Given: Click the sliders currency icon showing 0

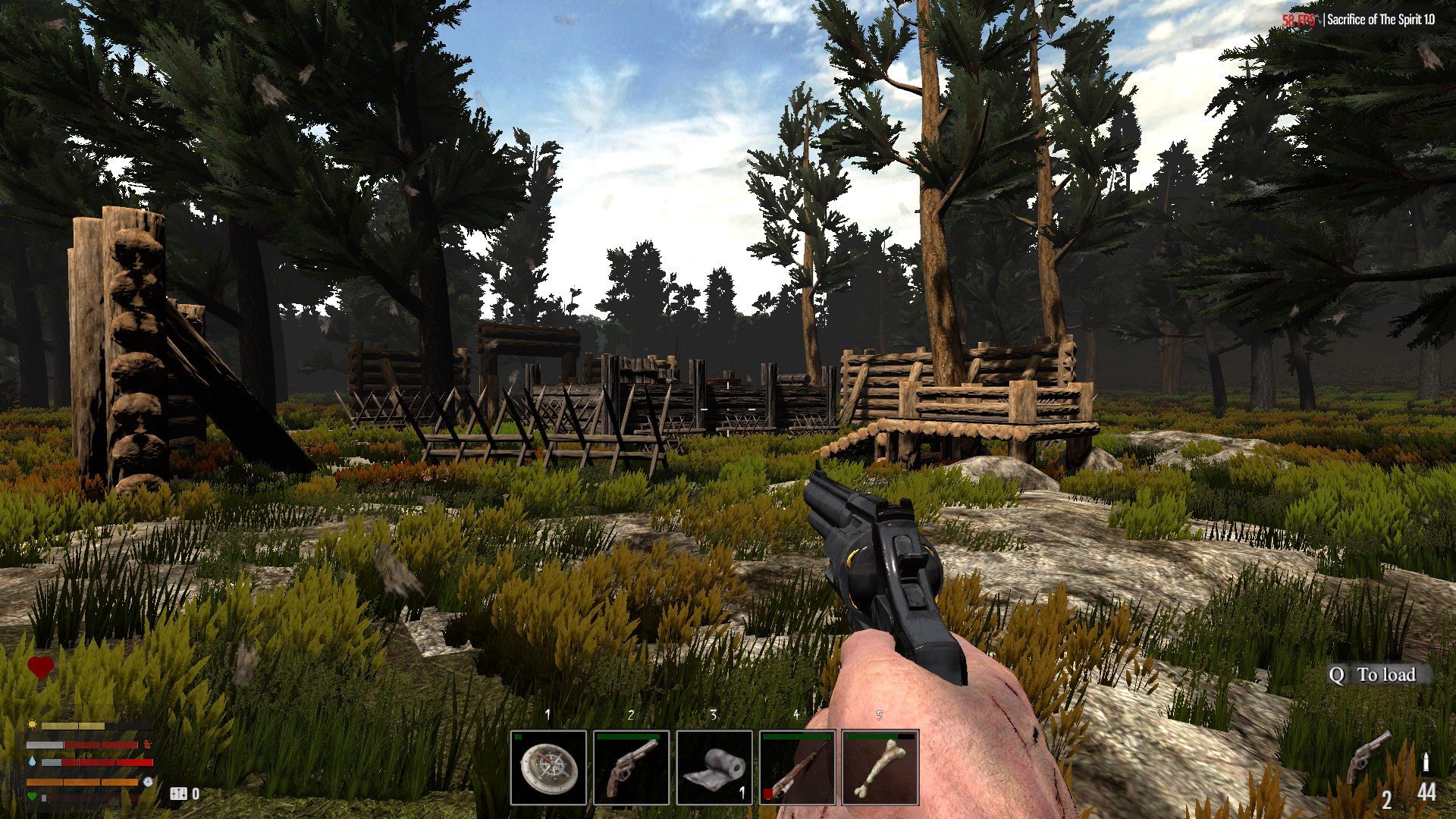Looking at the screenshot, I should [179, 795].
